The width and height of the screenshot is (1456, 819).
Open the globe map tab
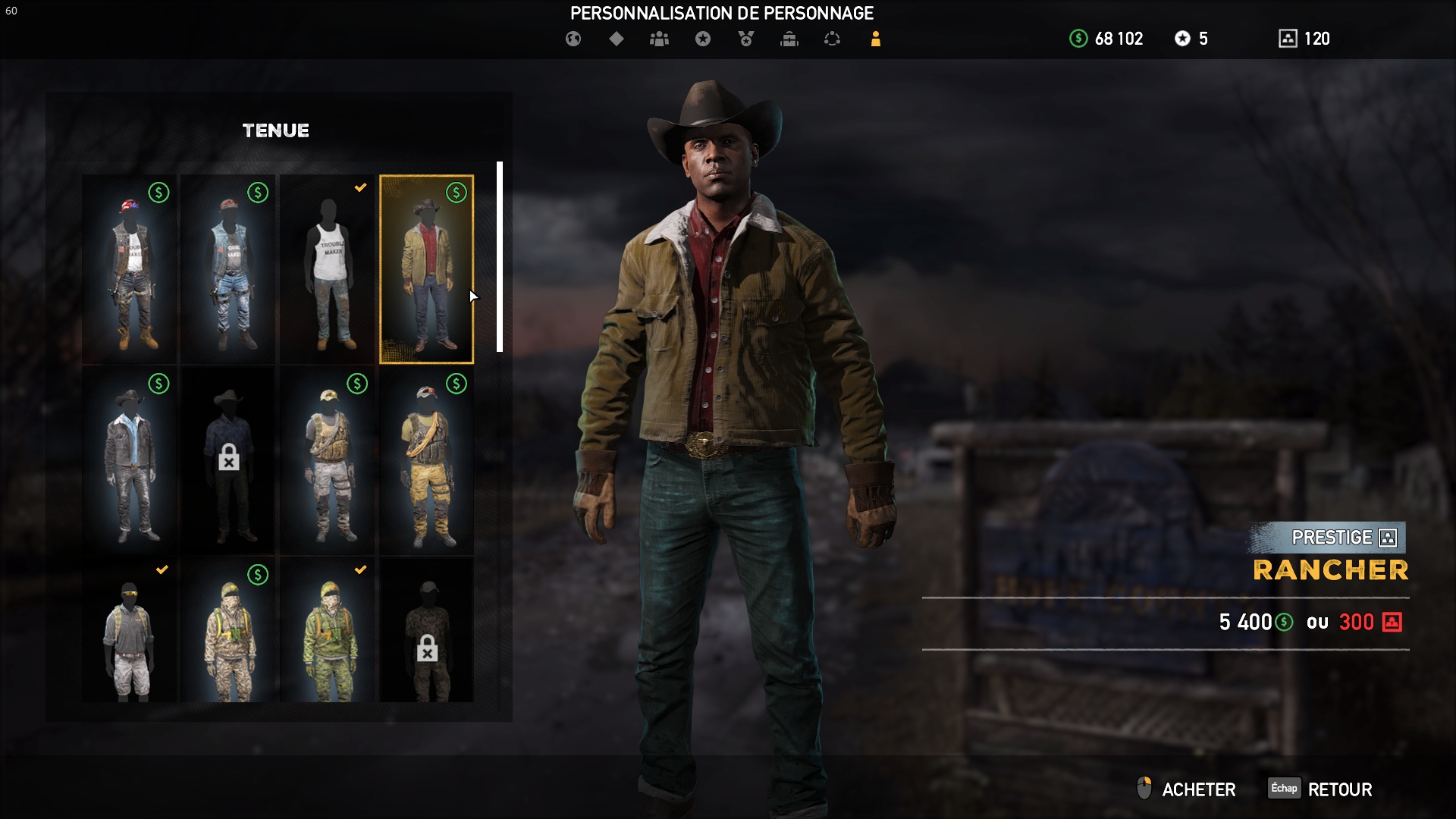click(573, 39)
